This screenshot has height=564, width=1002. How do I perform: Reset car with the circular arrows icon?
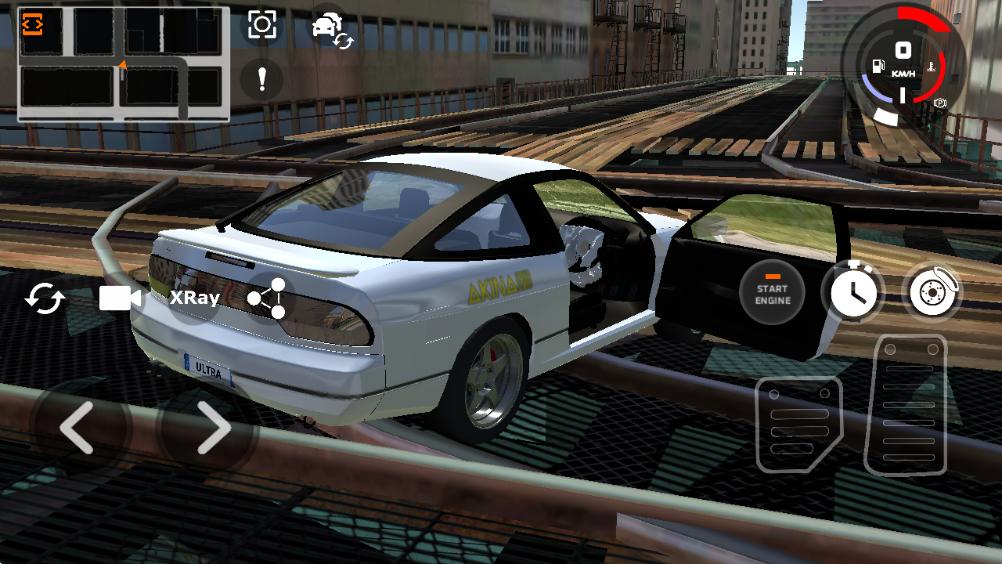[x=45, y=298]
